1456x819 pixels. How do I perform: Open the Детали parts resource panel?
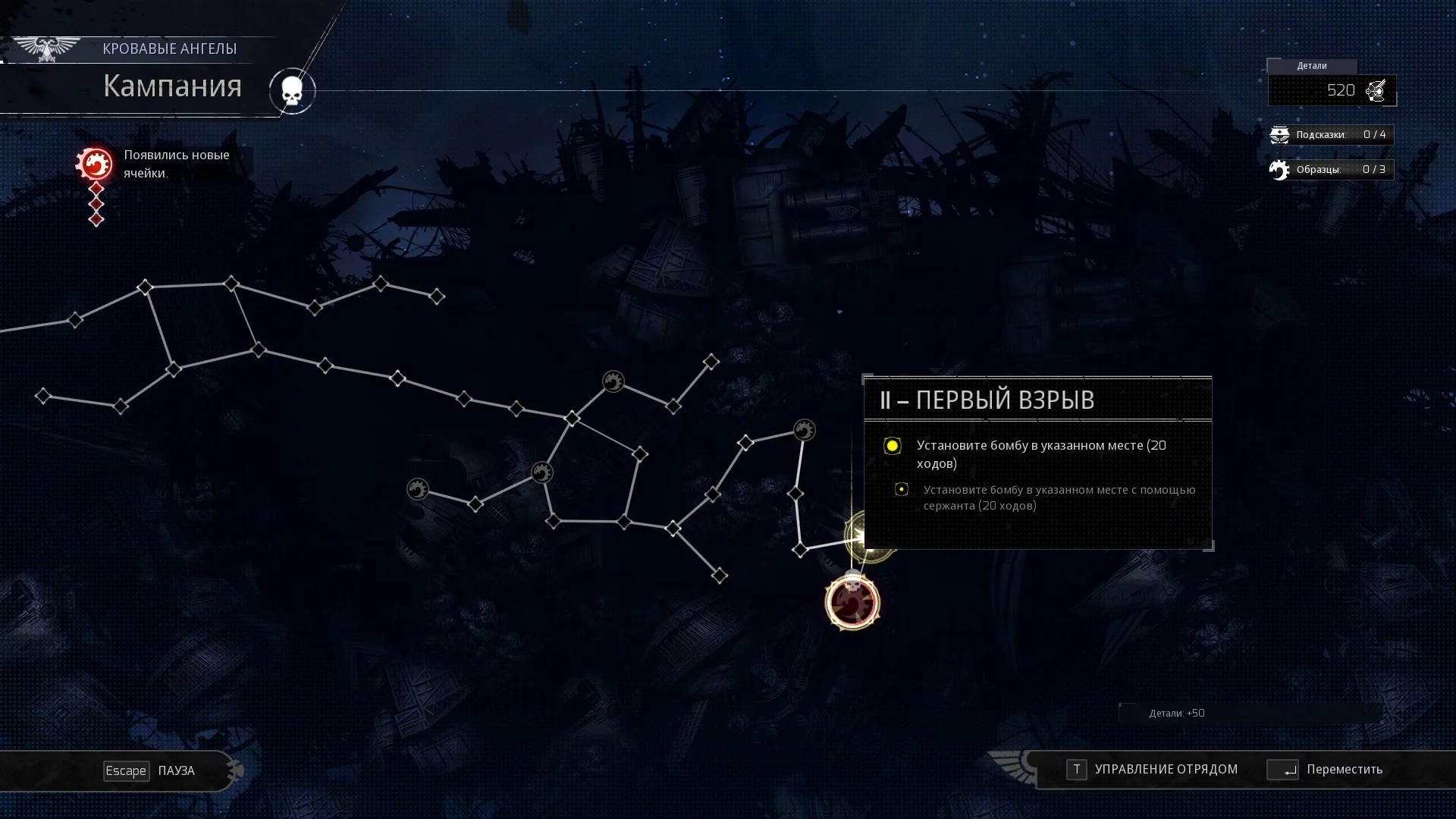coord(1332,90)
